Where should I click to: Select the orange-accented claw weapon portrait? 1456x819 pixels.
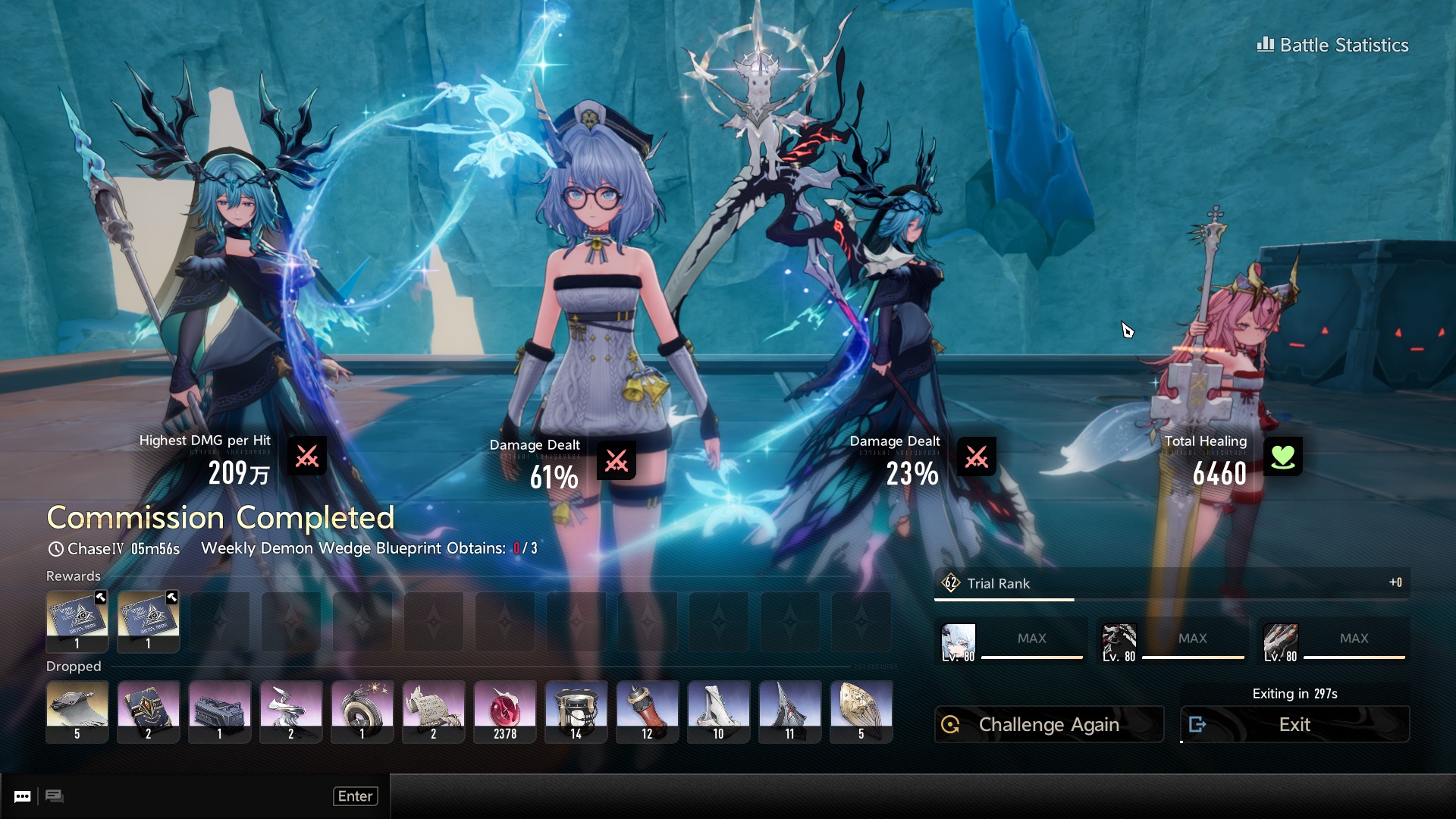1281,643
